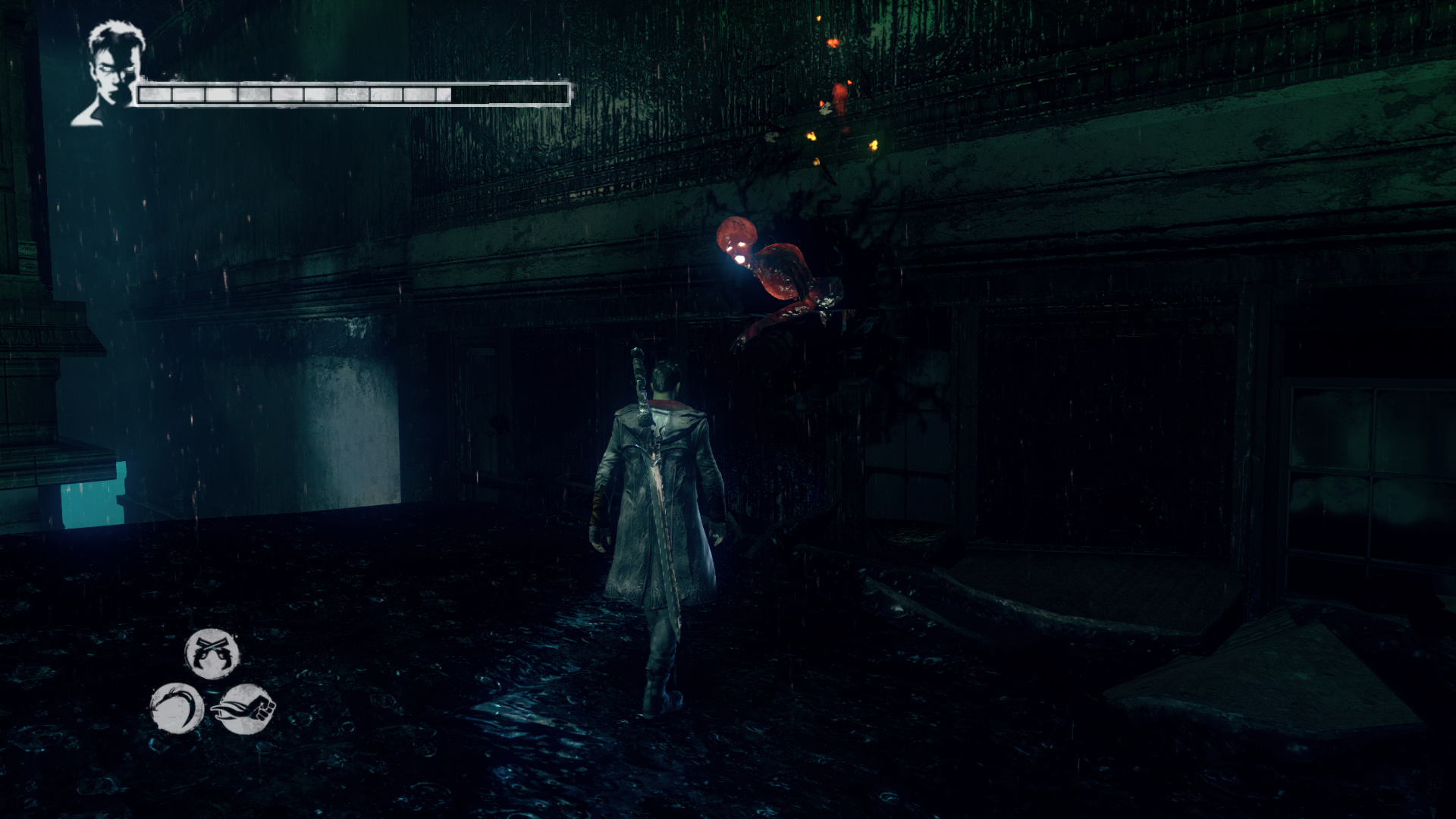Choose the Osiris scythe weapon icon
This screenshot has height=819, width=1456.
(177, 708)
